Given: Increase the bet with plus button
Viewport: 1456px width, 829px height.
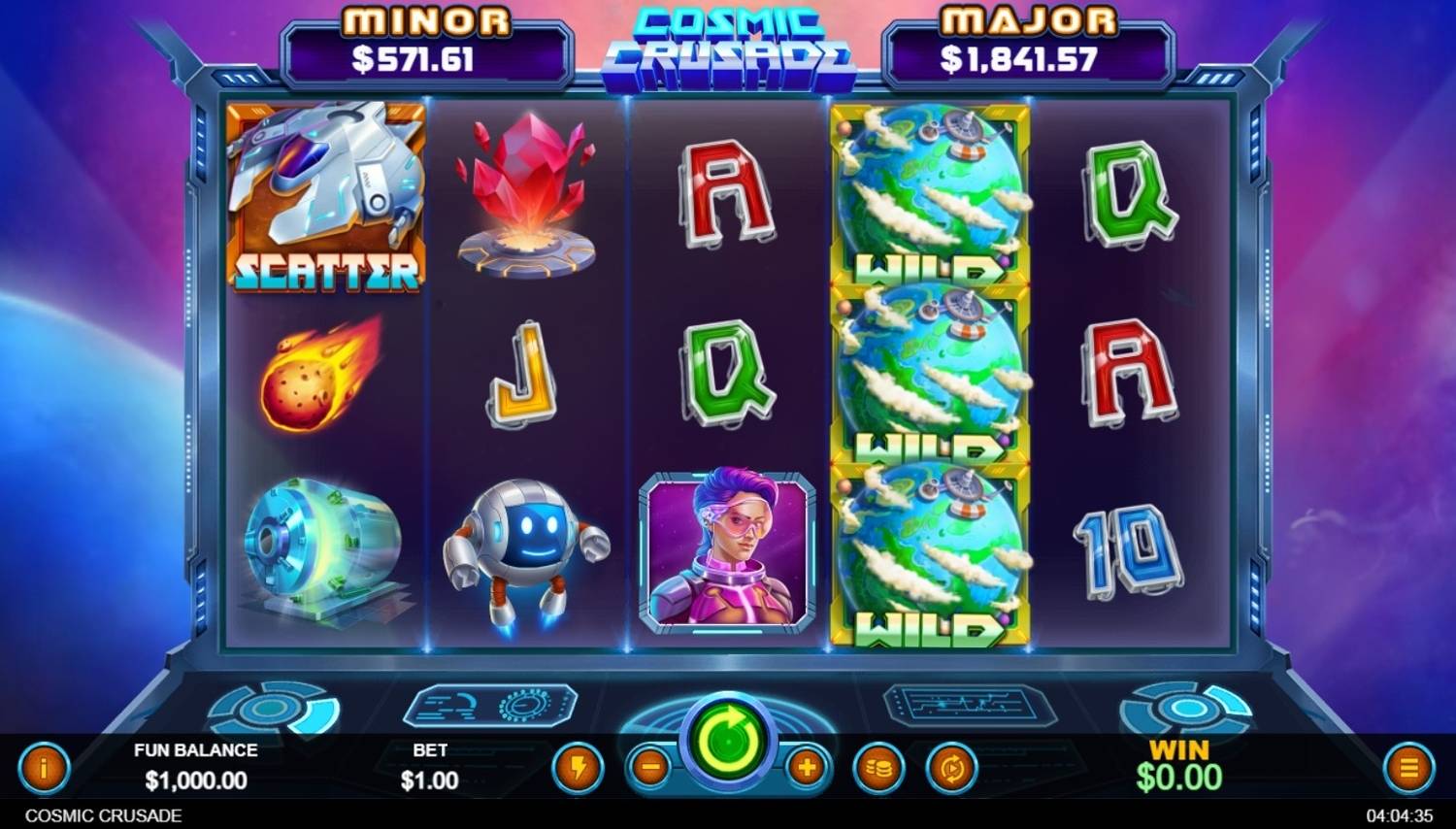Looking at the screenshot, I should 806,769.
